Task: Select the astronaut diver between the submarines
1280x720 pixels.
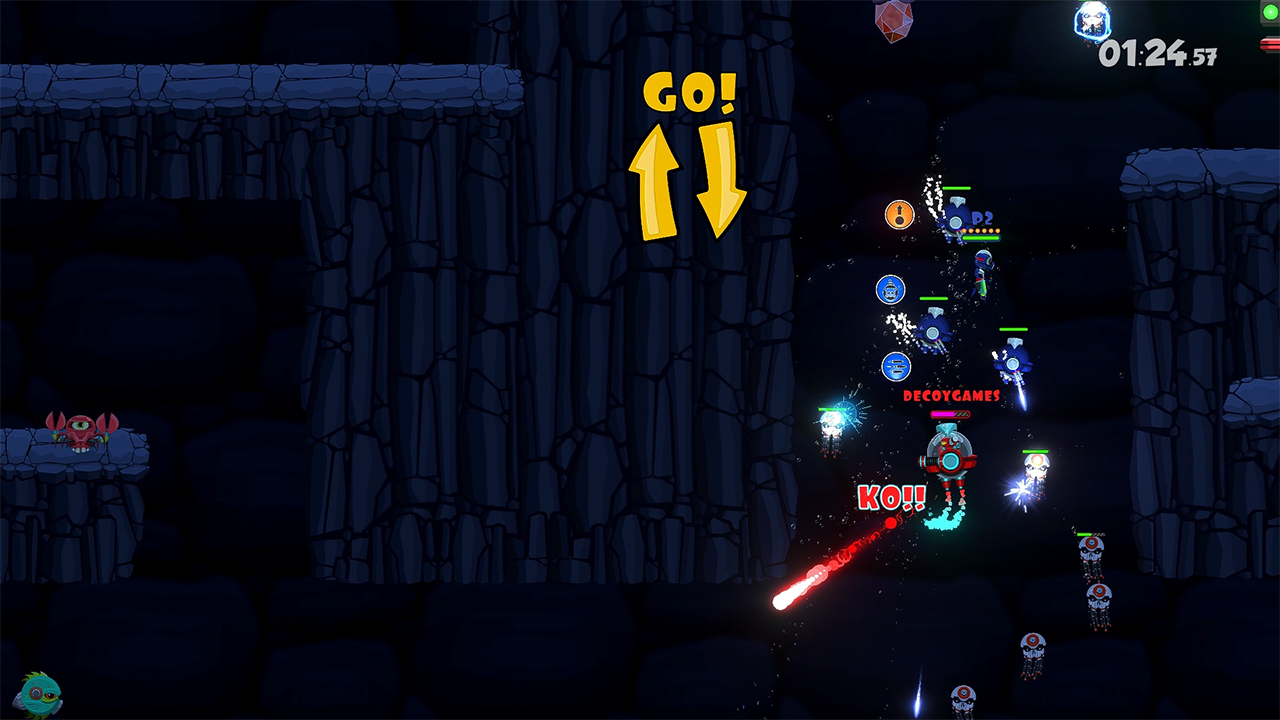Action: coord(983,270)
